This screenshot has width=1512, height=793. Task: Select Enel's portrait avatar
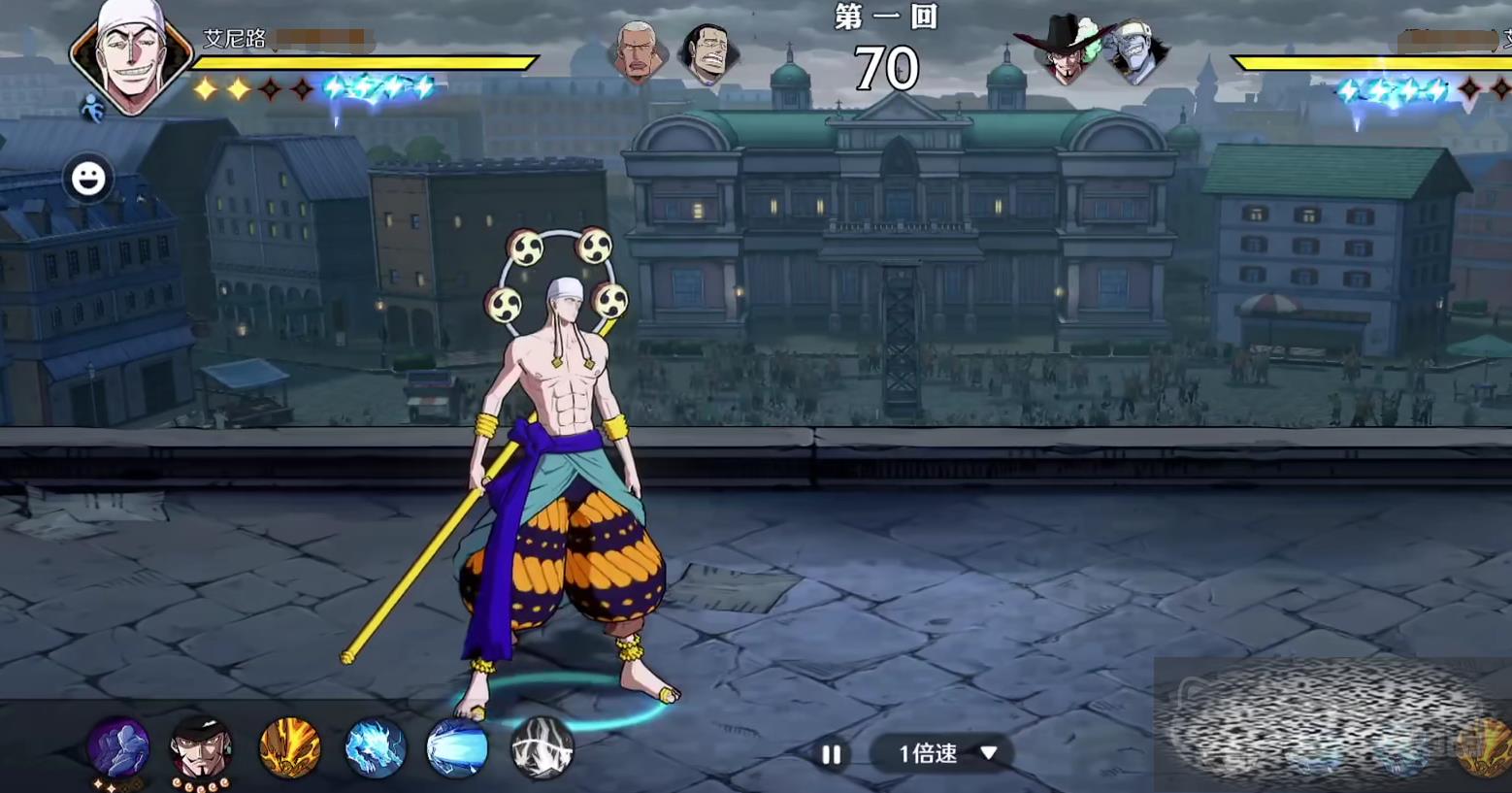(x=131, y=56)
